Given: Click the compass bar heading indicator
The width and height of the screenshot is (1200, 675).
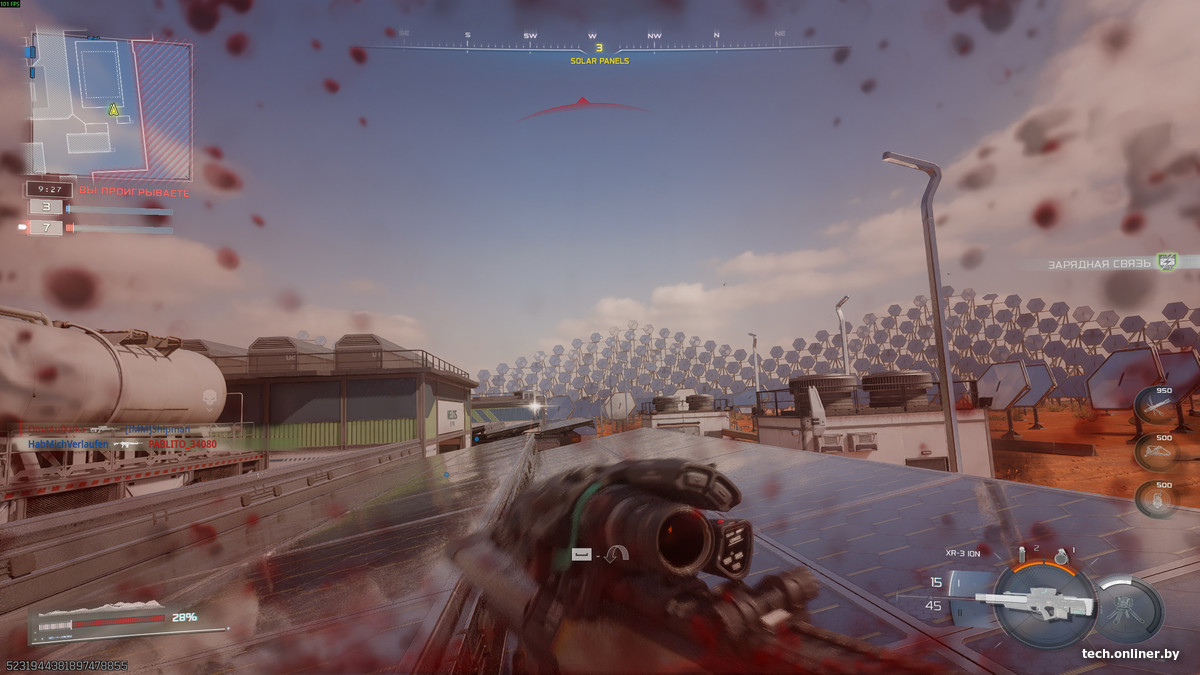Looking at the screenshot, I should [x=599, y=47].
